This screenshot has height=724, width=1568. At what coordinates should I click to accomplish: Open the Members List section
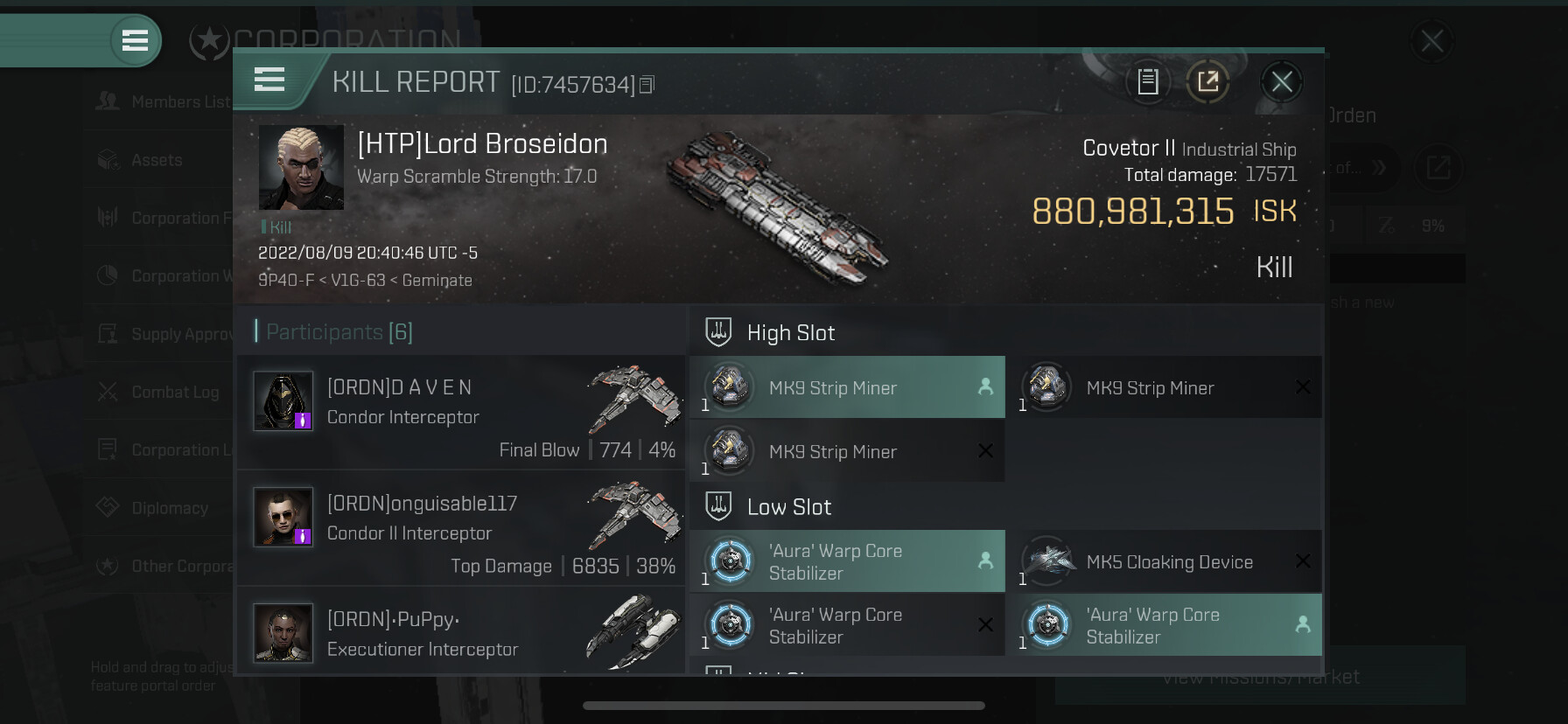tap(162, 102)
